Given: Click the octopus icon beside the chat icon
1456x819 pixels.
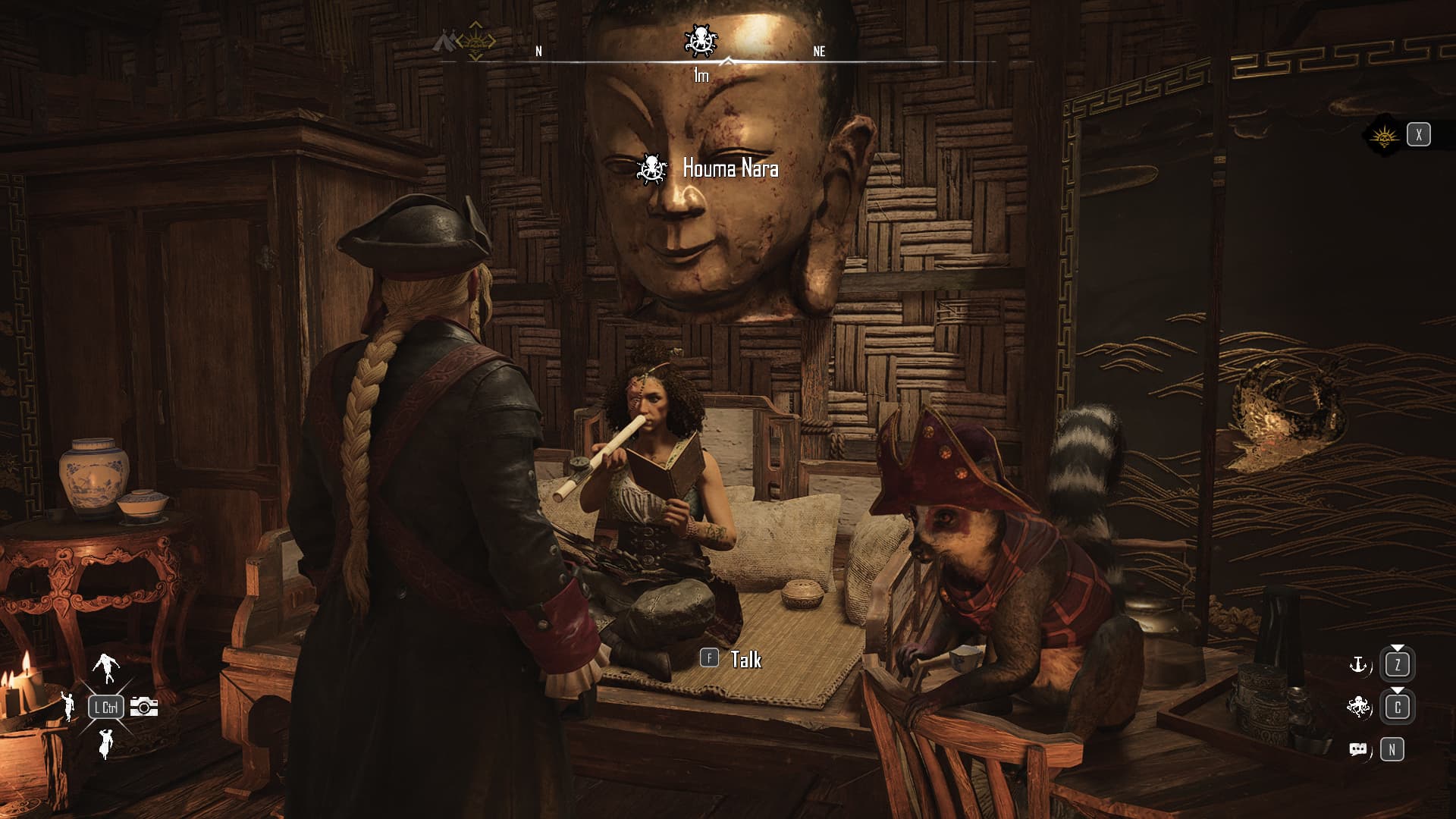Looking at the screenshot, I should coord(1357,708).
